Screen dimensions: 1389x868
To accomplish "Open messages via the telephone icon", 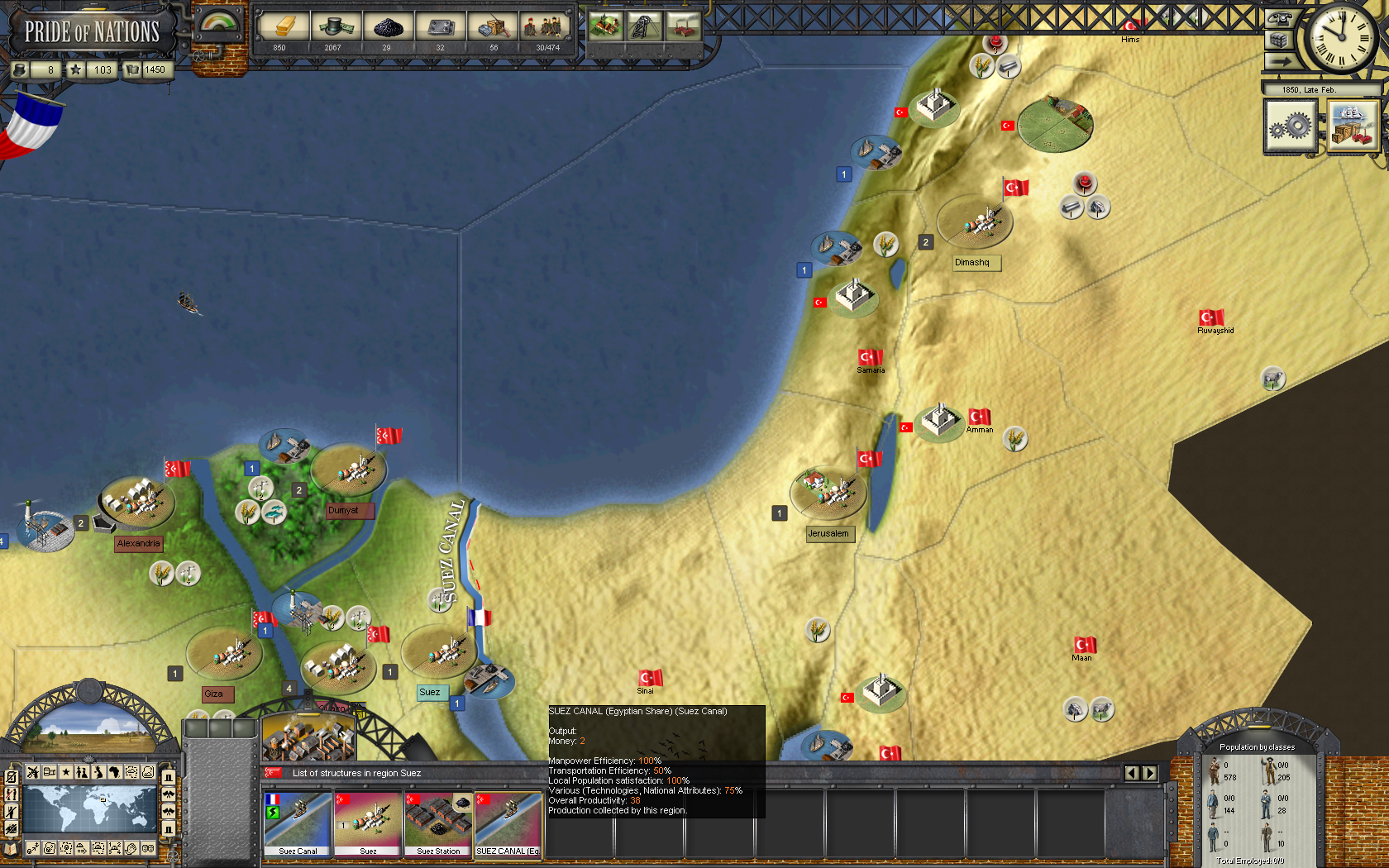I will (1280, 19).
